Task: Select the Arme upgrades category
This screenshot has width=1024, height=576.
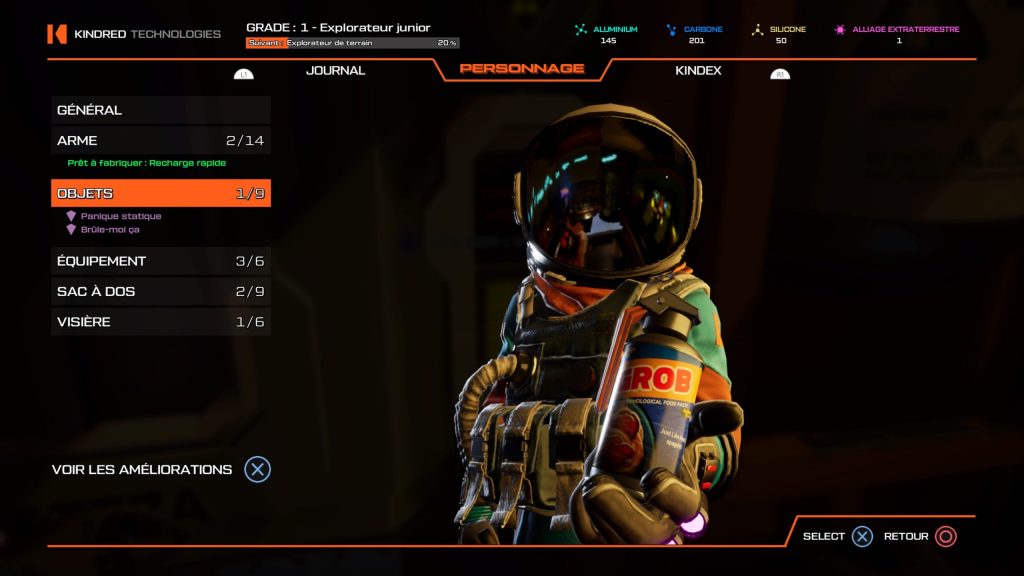Action: coord(160,141)
